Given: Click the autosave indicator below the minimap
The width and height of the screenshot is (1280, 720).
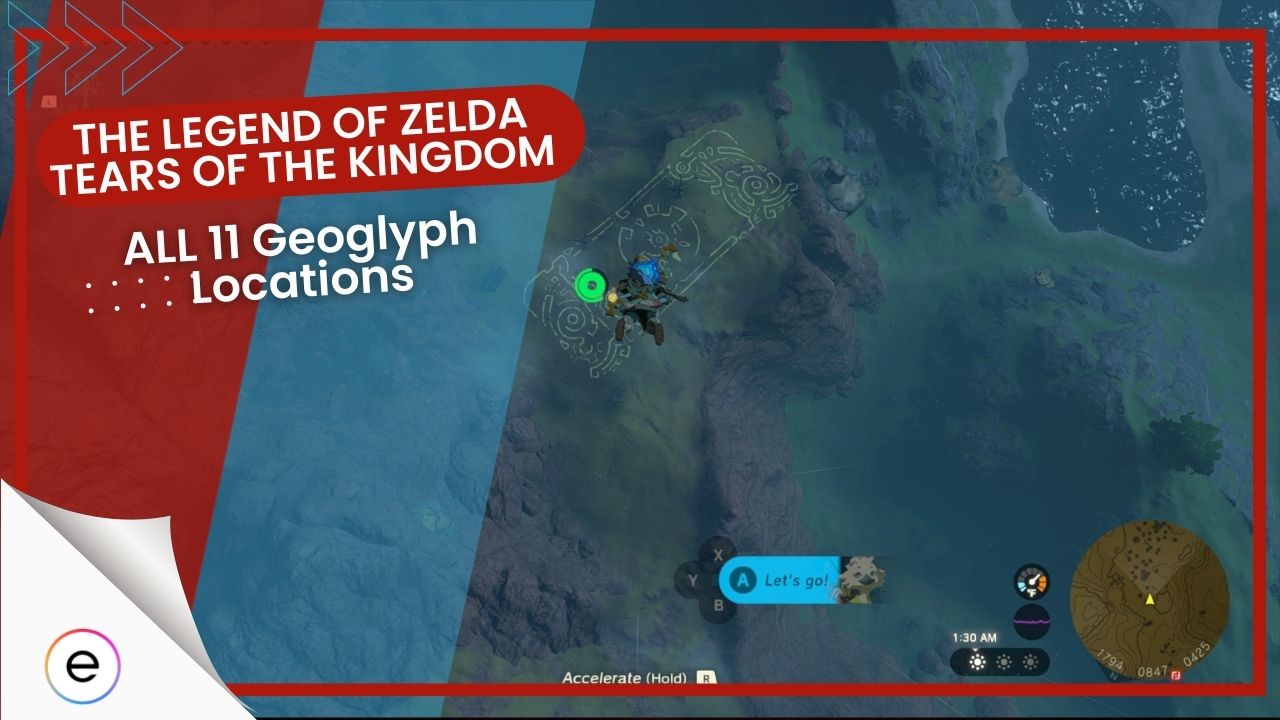Looking at the screenshot, I should pyautogui.click(x=1176, y=675).
